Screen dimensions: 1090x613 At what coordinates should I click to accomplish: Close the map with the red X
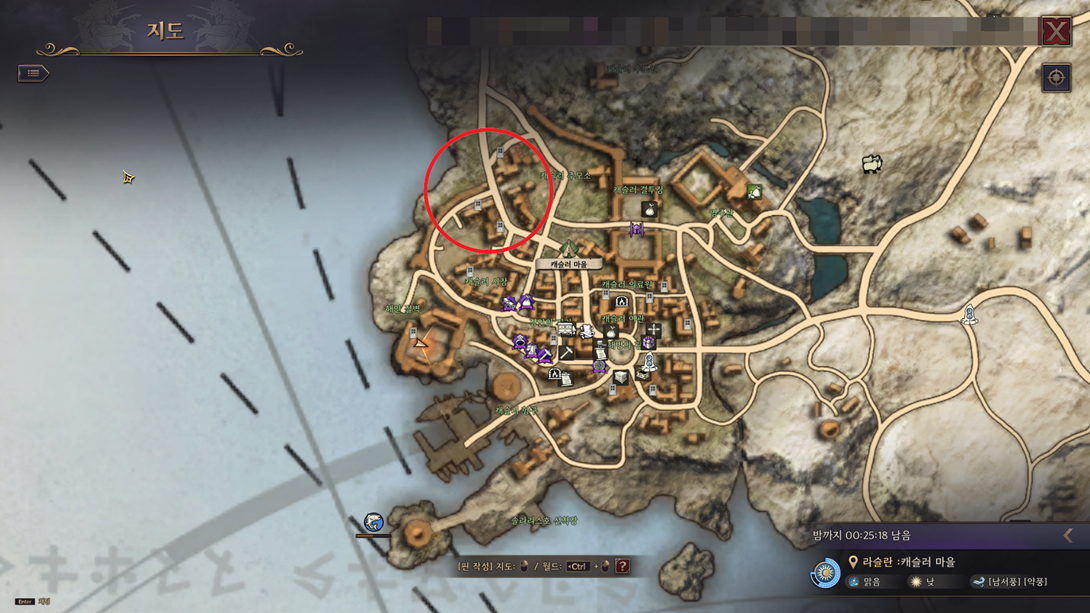click(x=1056, y=31)
